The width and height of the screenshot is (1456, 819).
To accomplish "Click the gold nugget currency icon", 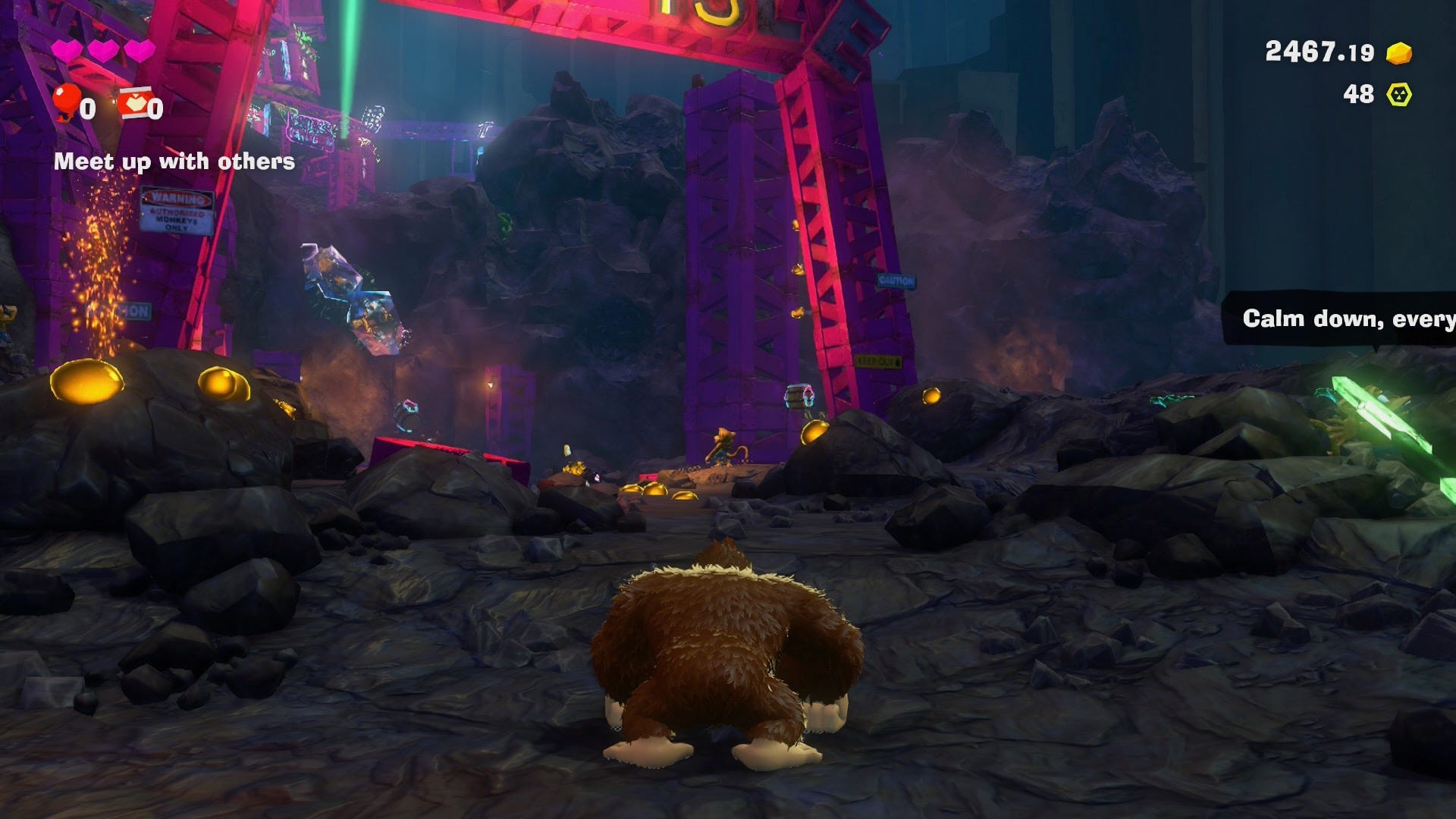I will (1399, 53).
